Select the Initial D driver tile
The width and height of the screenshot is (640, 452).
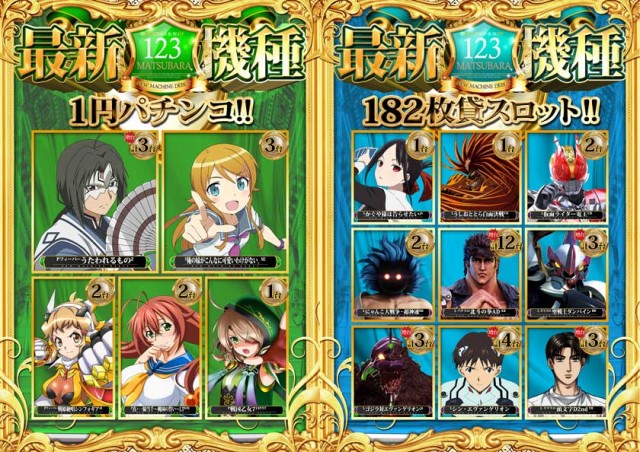pyautogui.click(x=566, y=366)
